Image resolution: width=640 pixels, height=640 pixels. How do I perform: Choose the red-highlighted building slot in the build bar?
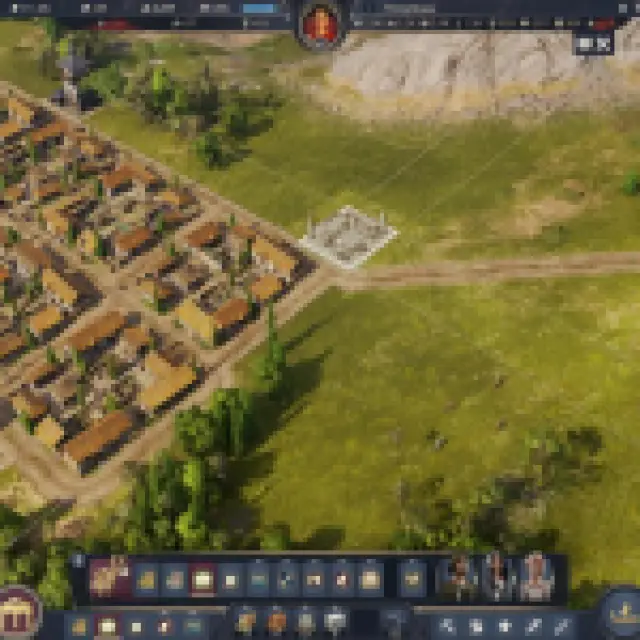(x=203, y=578)
